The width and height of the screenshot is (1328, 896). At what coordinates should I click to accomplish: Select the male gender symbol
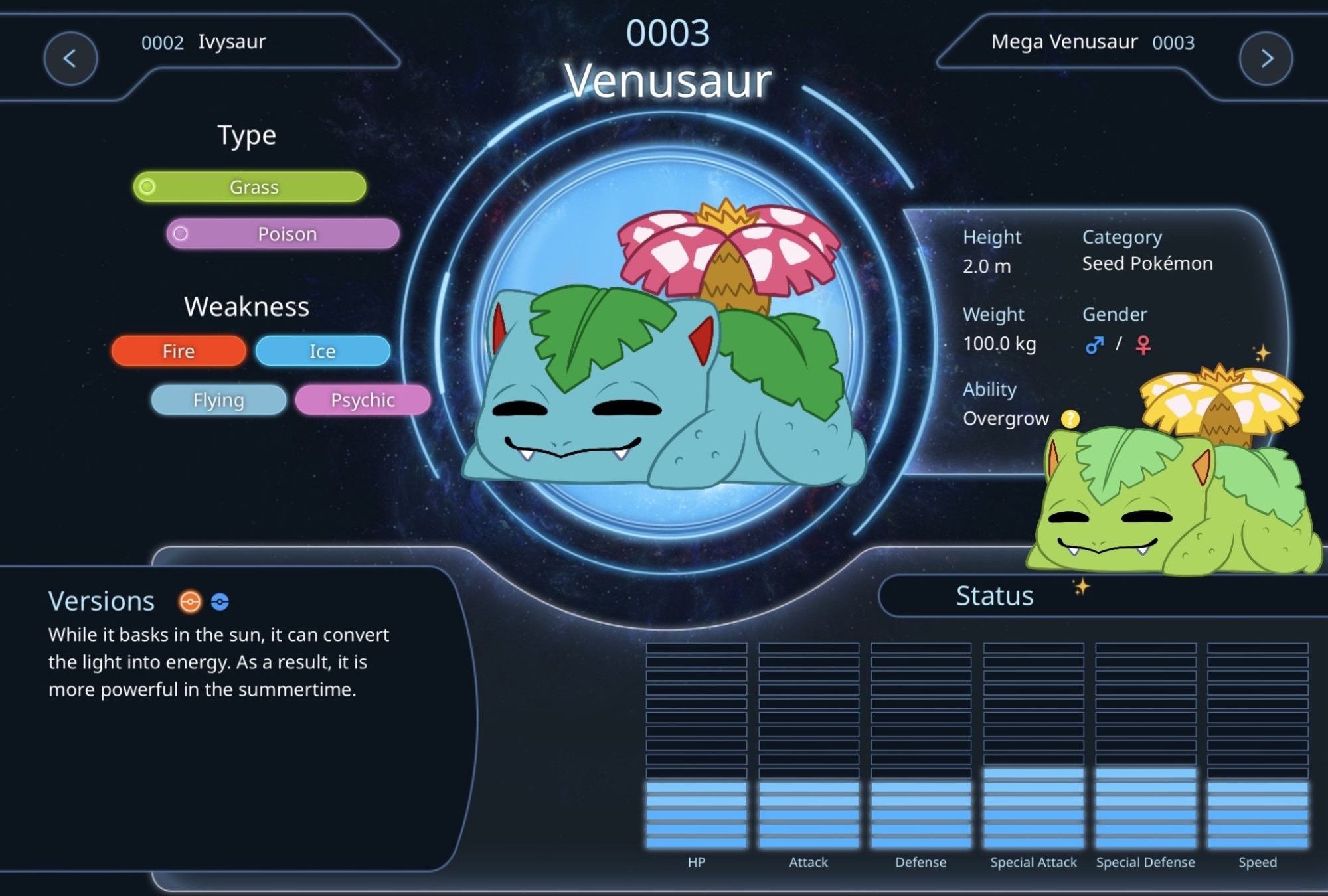[x=1094, y=345]
